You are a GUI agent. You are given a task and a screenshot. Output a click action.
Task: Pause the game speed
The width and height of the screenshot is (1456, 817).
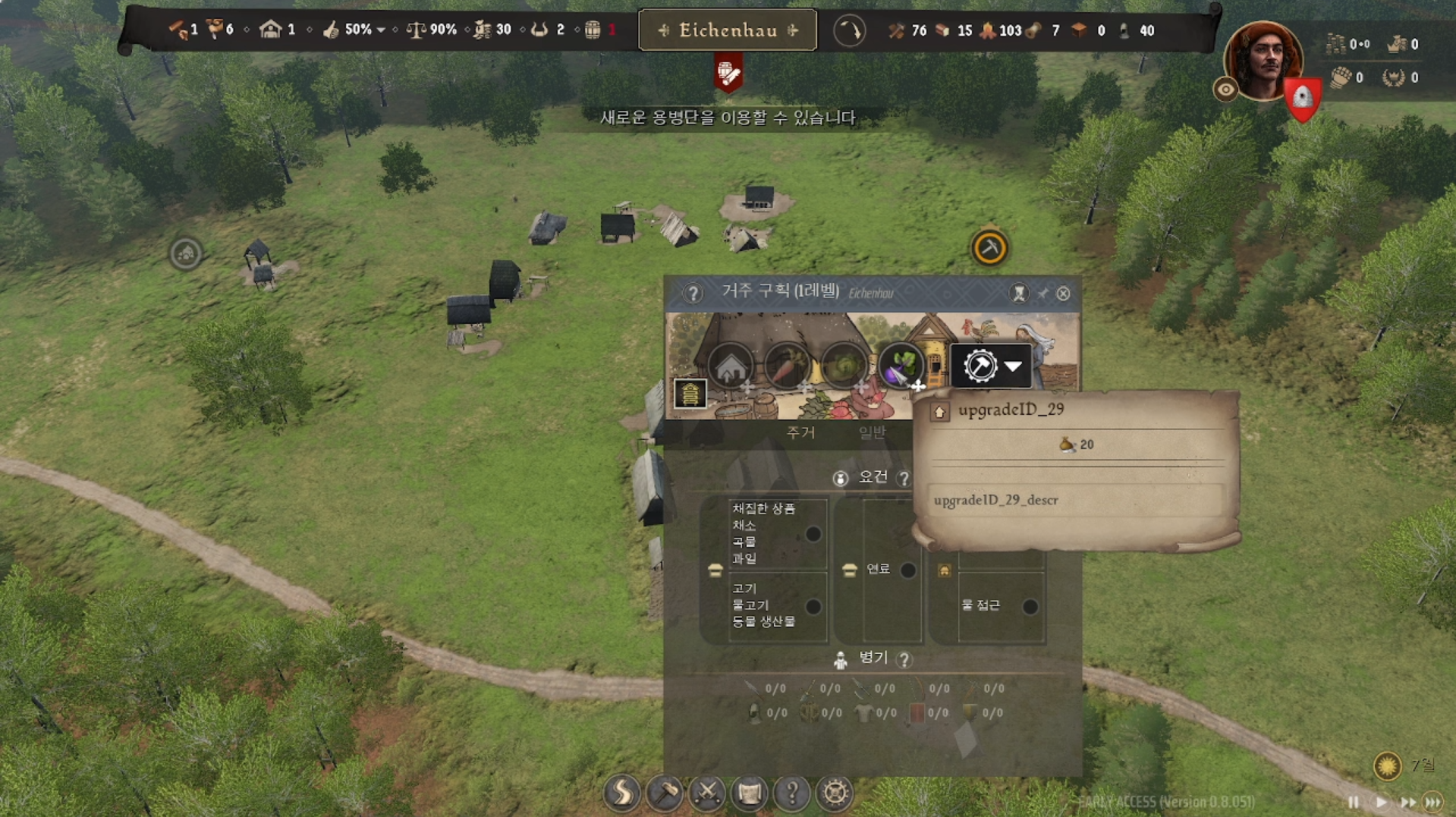point(1354,802)
